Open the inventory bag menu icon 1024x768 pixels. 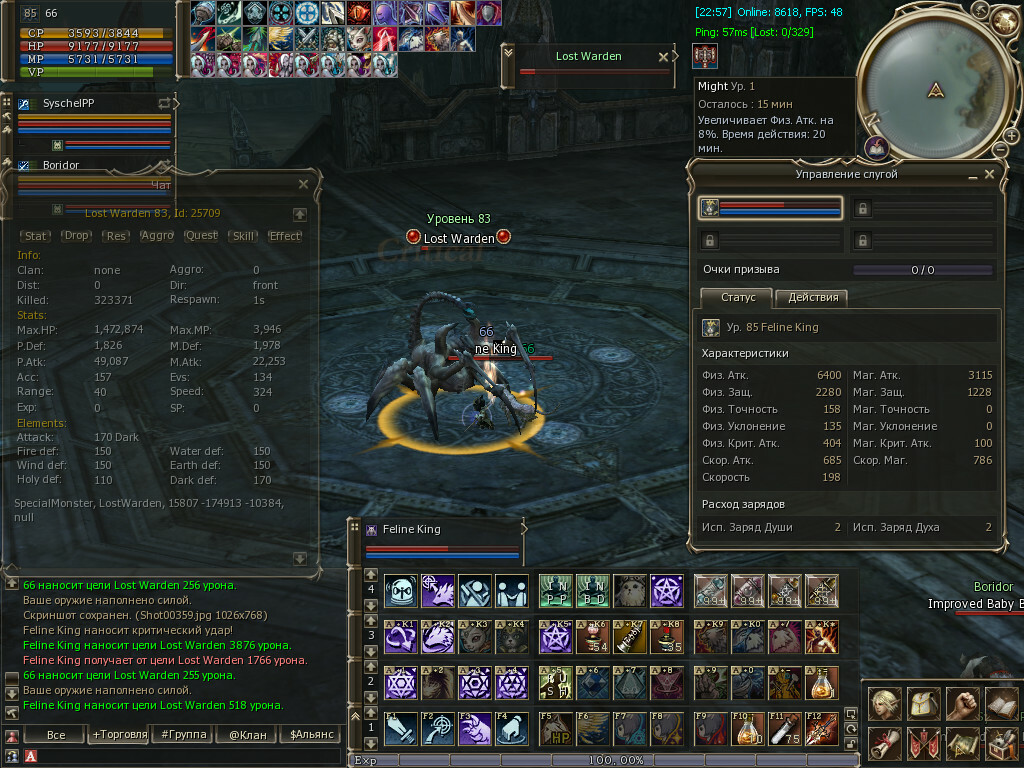923,703
